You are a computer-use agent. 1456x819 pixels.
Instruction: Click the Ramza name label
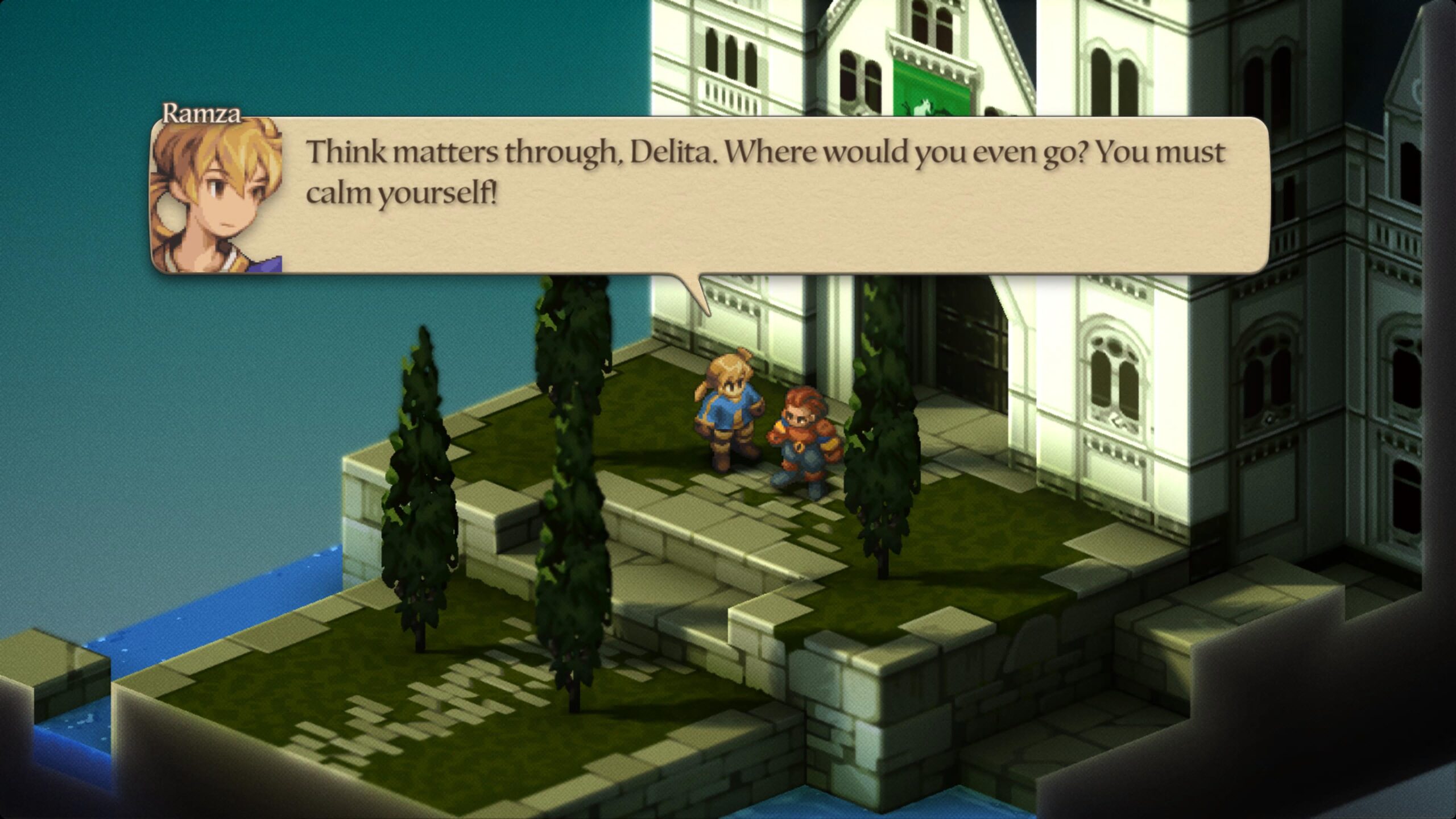[202, 114]
